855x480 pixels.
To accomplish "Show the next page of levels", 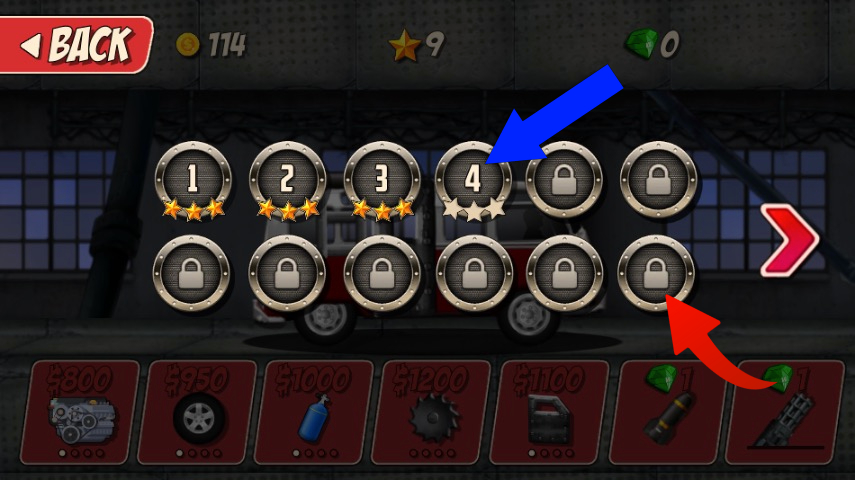I will click(x=789, y=240).
